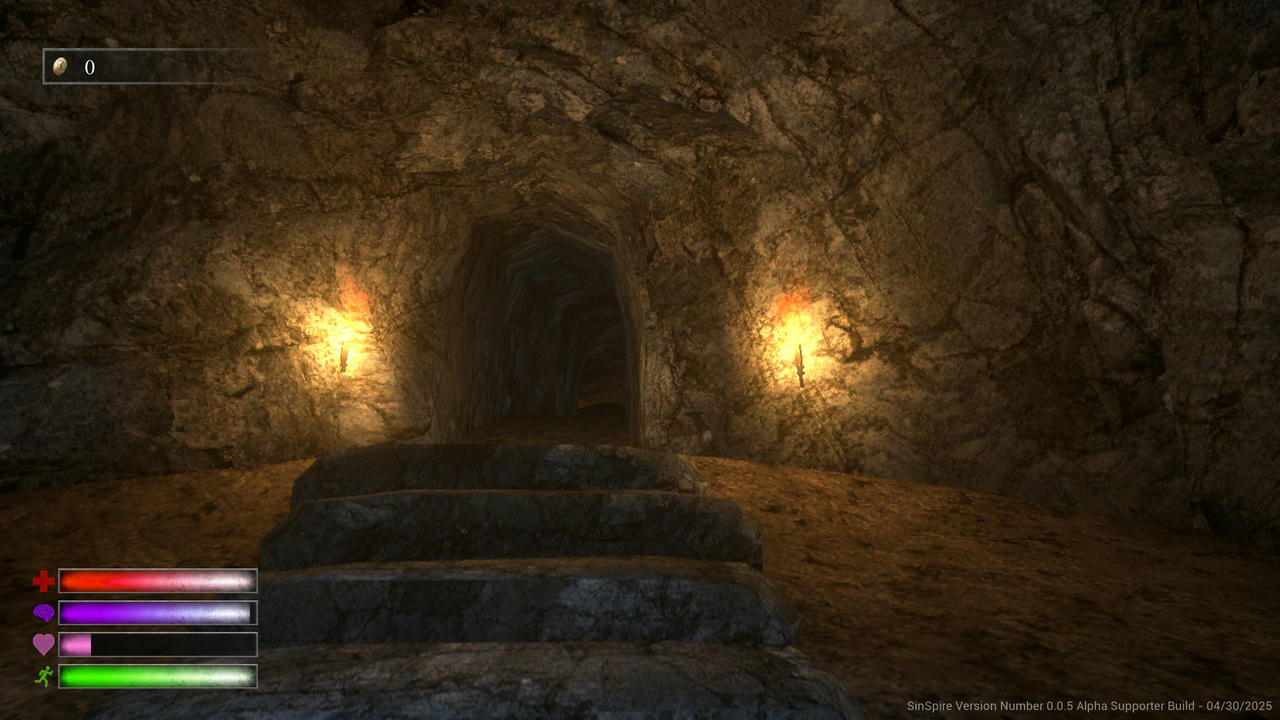This screenshot has height=720, width=1280.
Task: Click the gold coin currency icon
Action: [x=62, y=67]
